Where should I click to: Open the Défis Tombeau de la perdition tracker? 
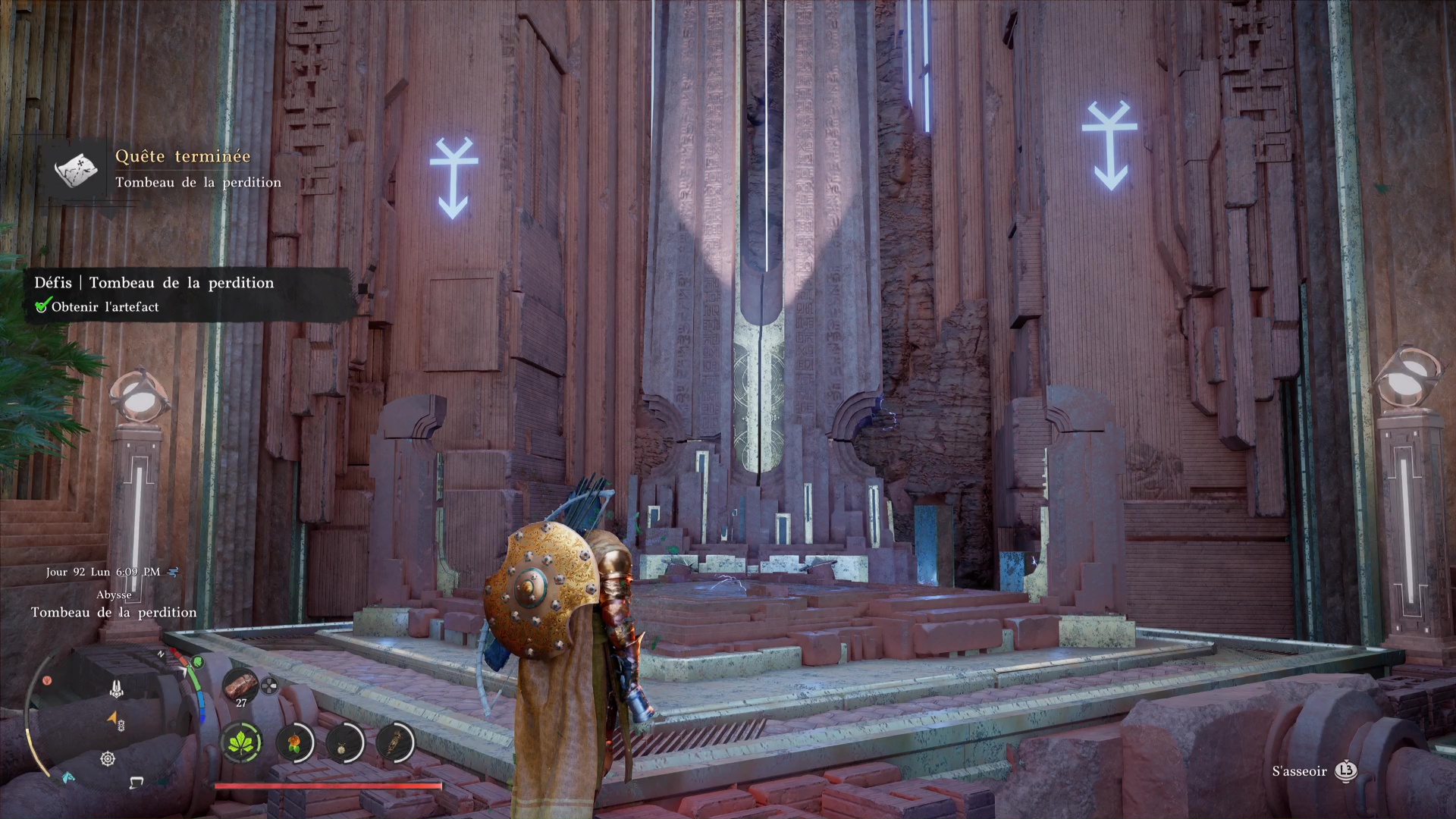(x=154, y=283)
